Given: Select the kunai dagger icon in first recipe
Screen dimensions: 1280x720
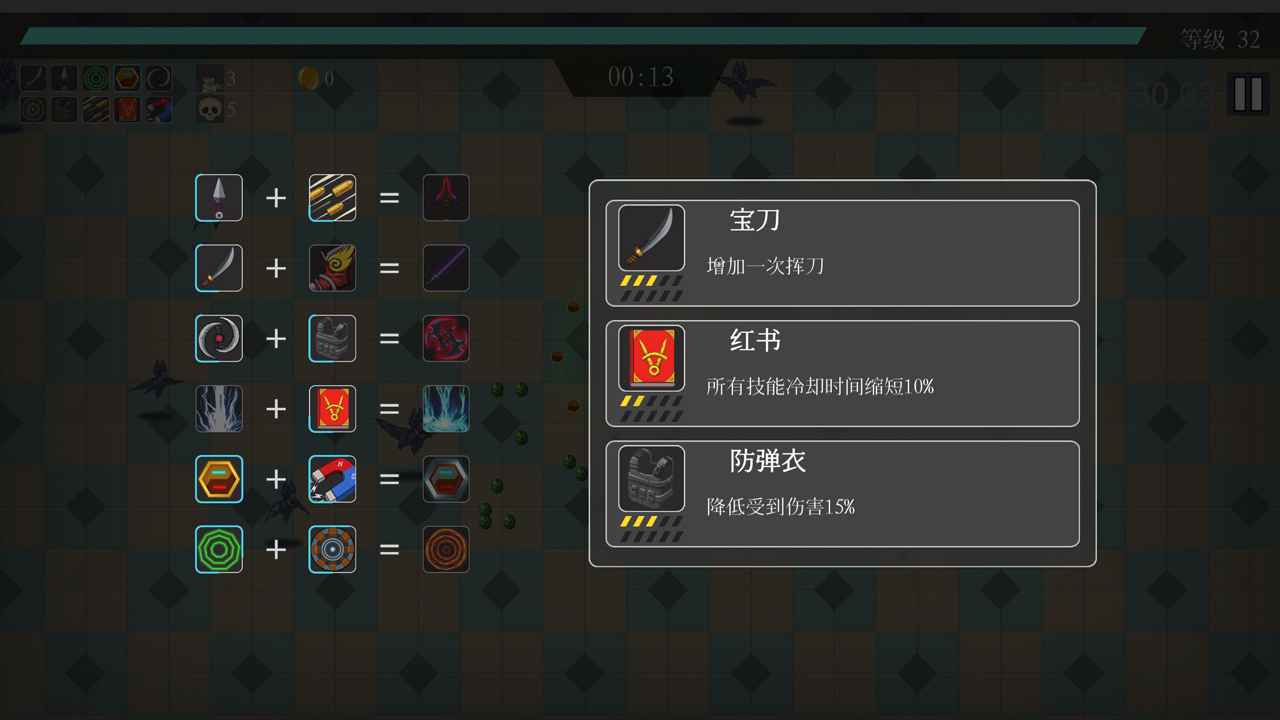Looking at the screenshot, I should point(218,197).
